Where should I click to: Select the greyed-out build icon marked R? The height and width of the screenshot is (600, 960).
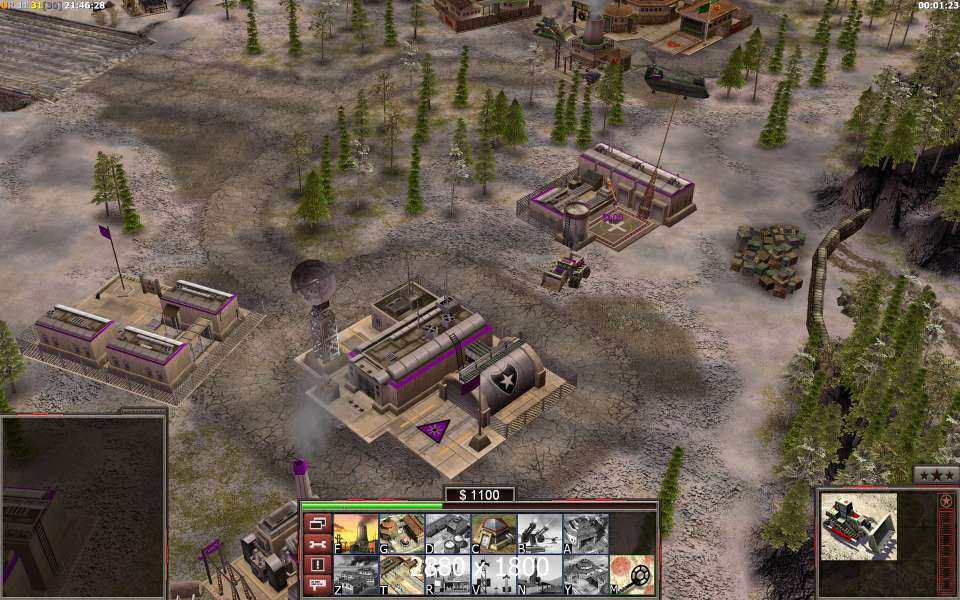447,575
